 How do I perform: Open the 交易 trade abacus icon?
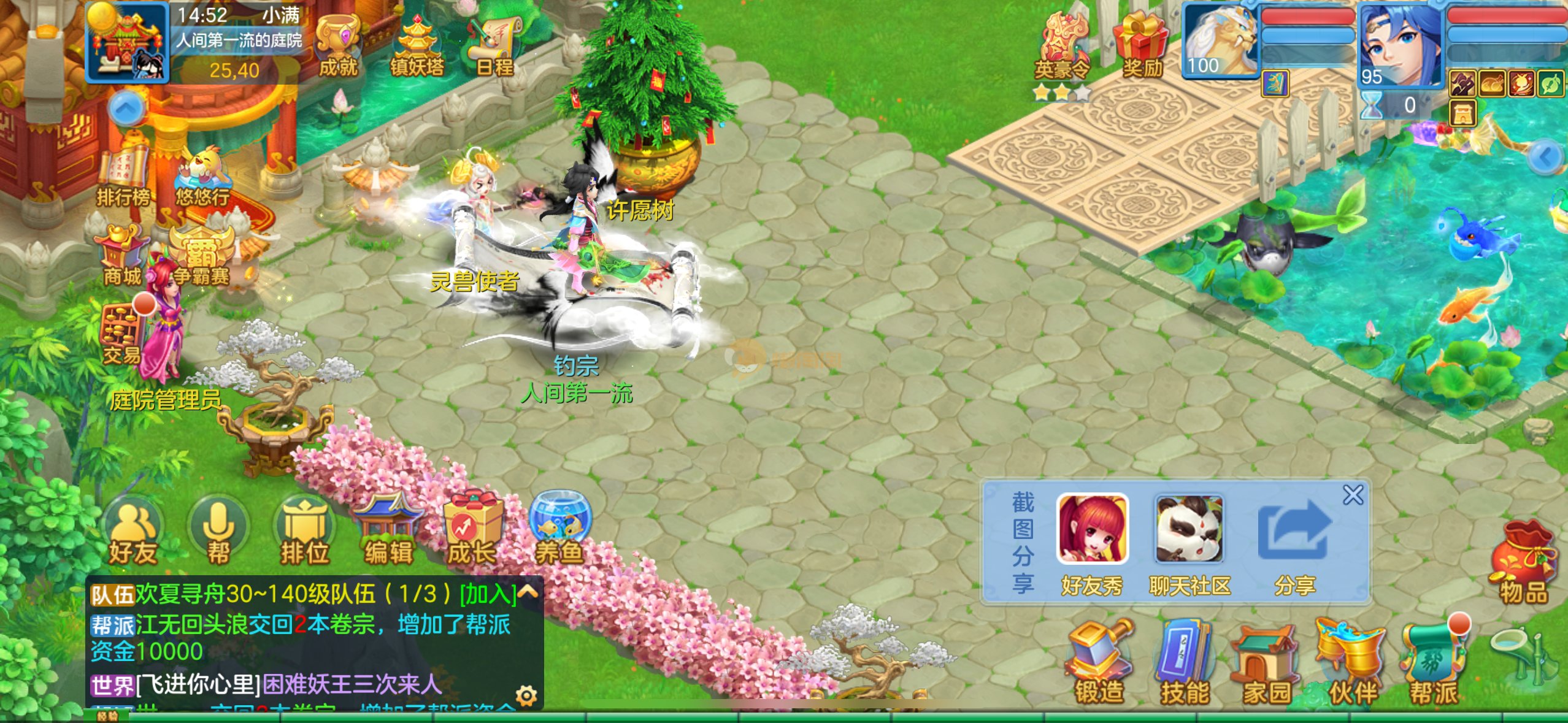click(x=123, y=334)
